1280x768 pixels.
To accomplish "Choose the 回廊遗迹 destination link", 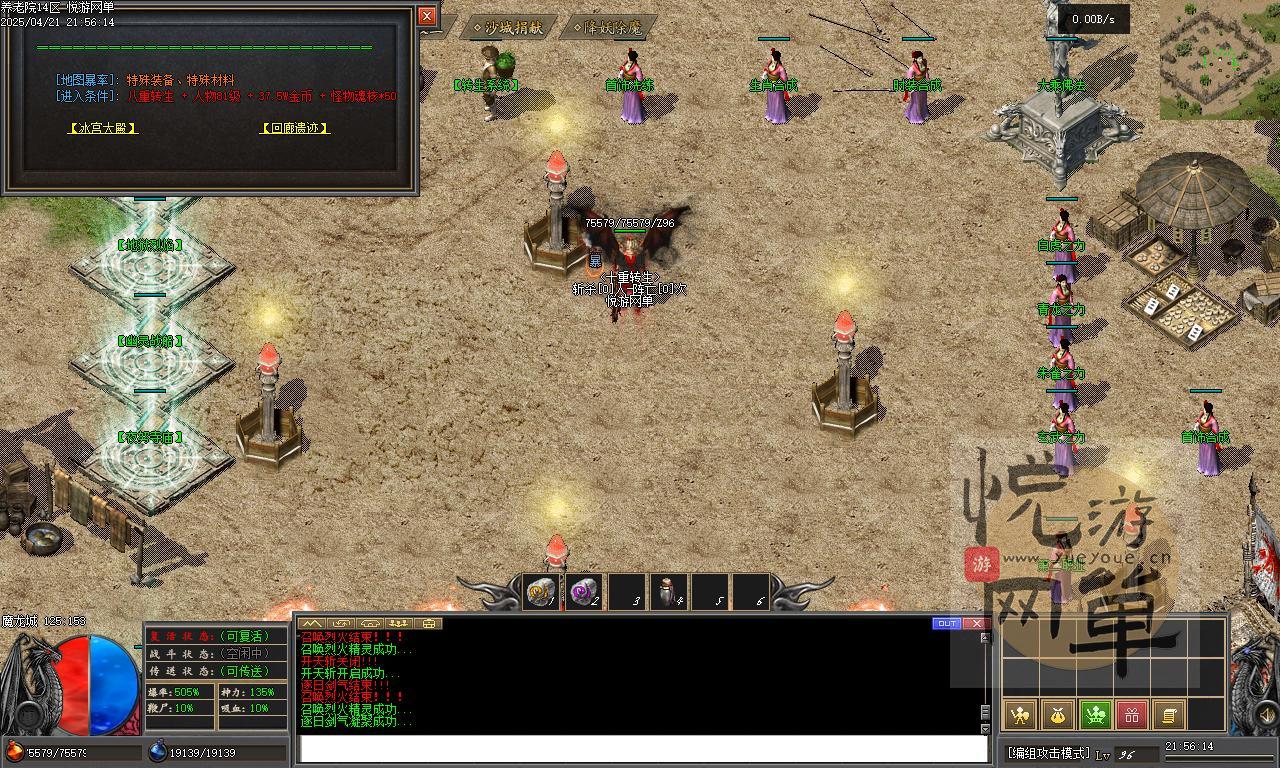I will [x=295, y=128].
